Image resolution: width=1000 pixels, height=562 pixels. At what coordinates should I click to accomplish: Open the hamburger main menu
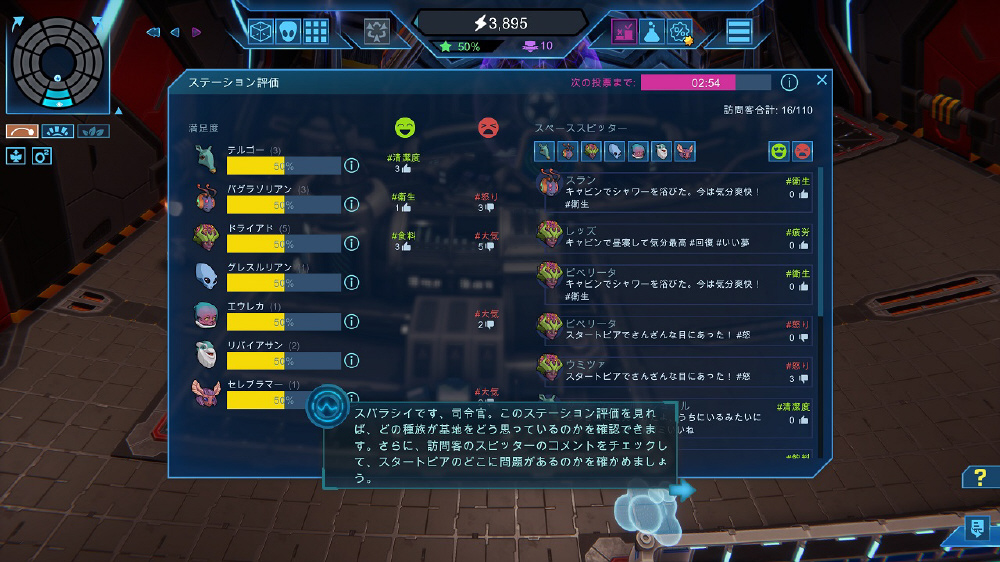point(739,31)
